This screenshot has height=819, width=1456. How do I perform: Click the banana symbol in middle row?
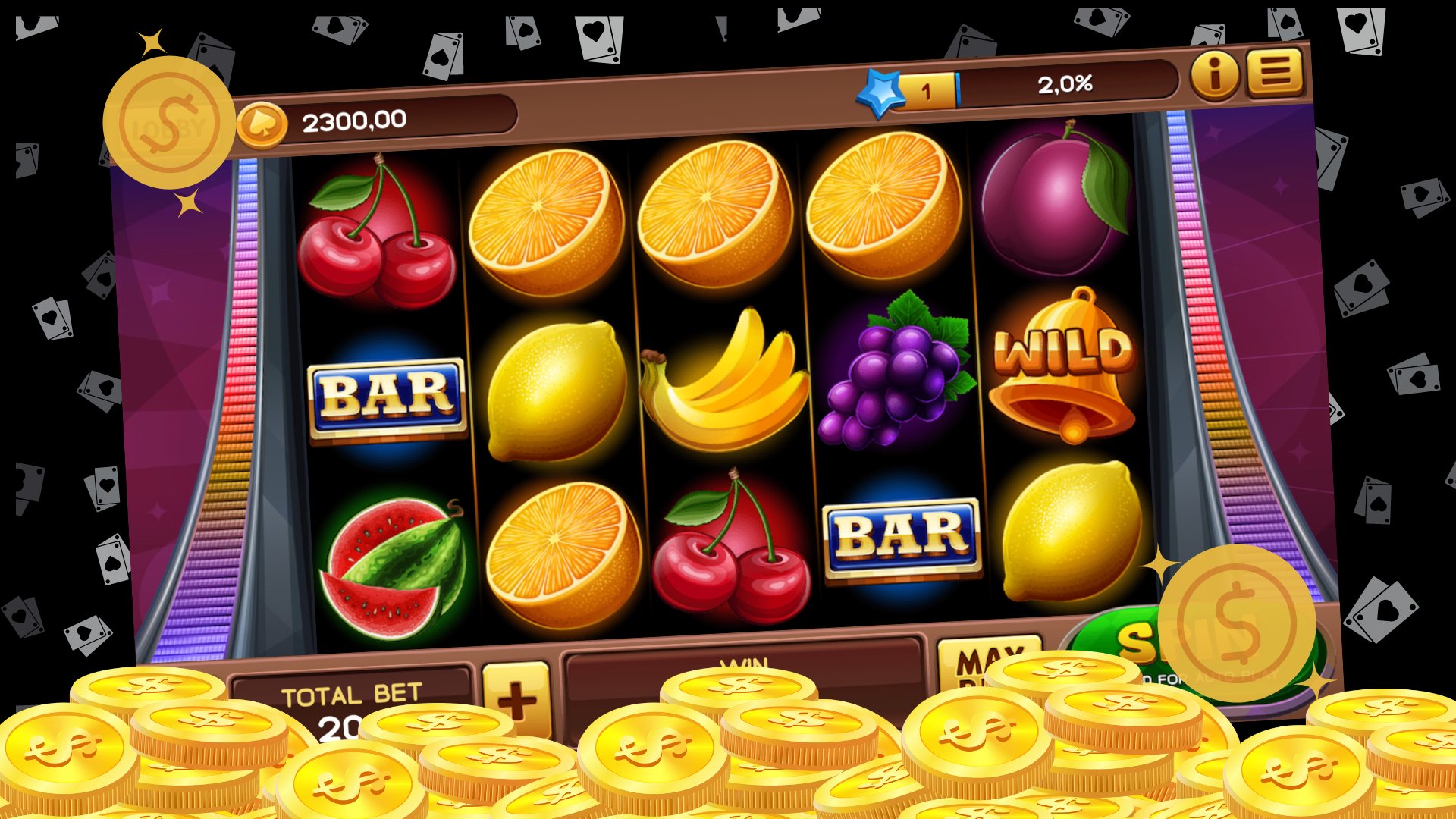coord(724,379)
